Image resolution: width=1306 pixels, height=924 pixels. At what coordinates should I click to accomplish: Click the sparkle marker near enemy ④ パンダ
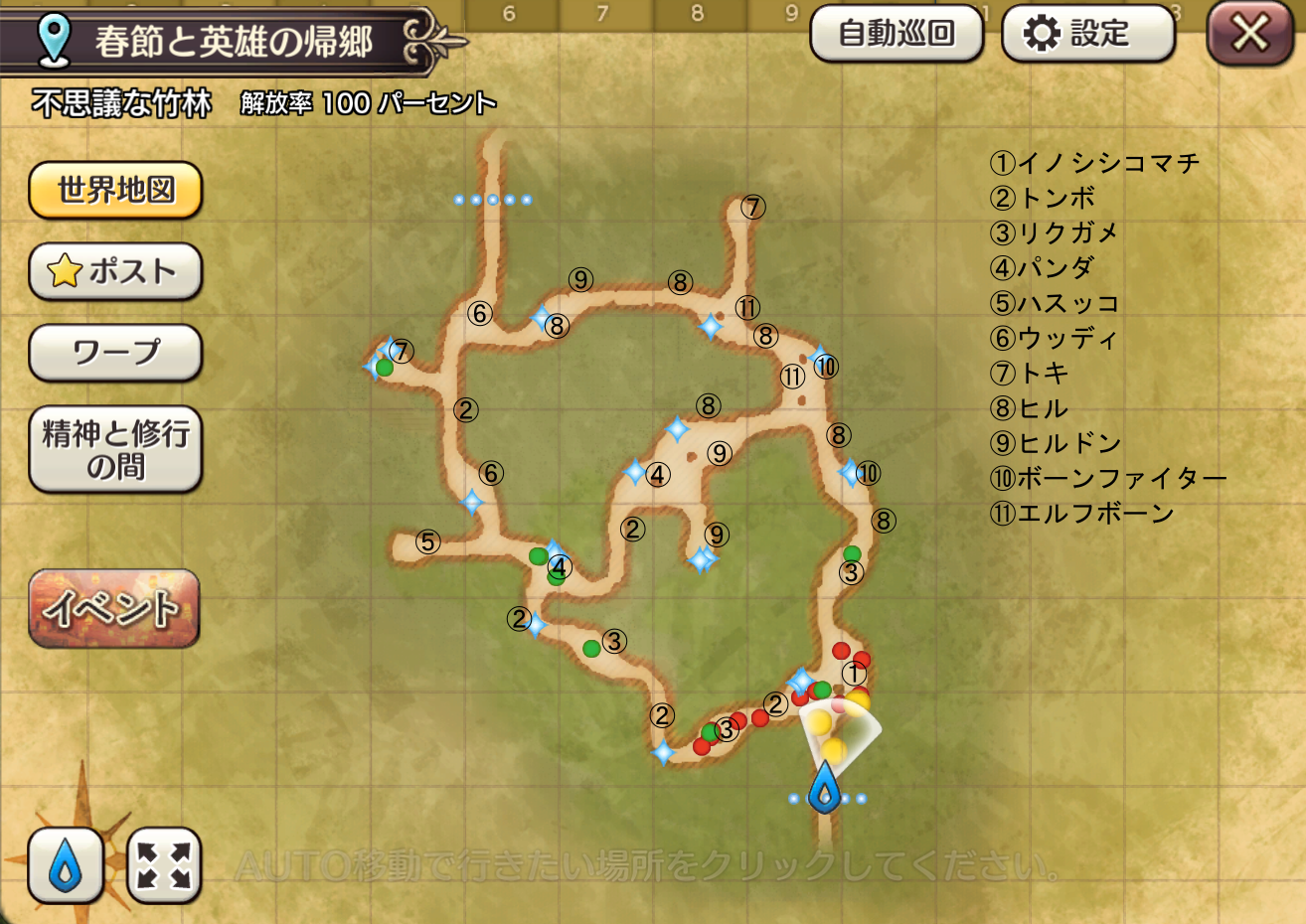(x=636, y=474)
